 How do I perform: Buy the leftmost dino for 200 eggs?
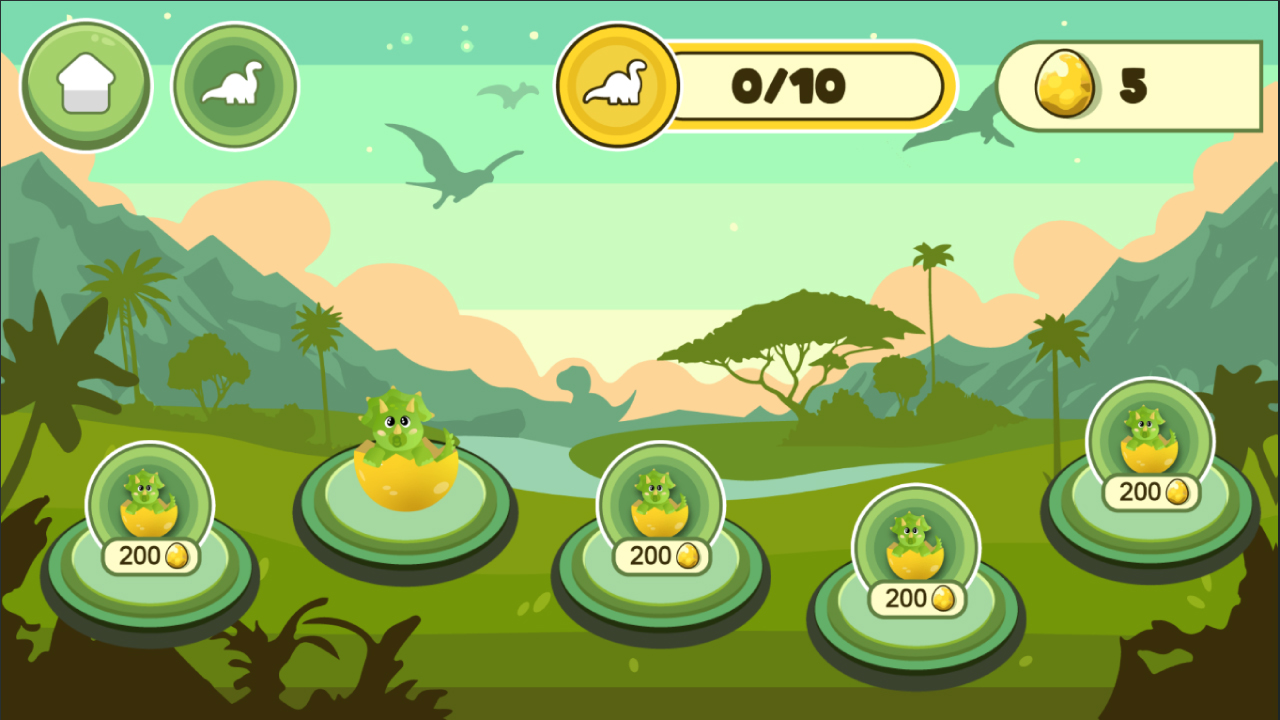[x=151, y=557]
